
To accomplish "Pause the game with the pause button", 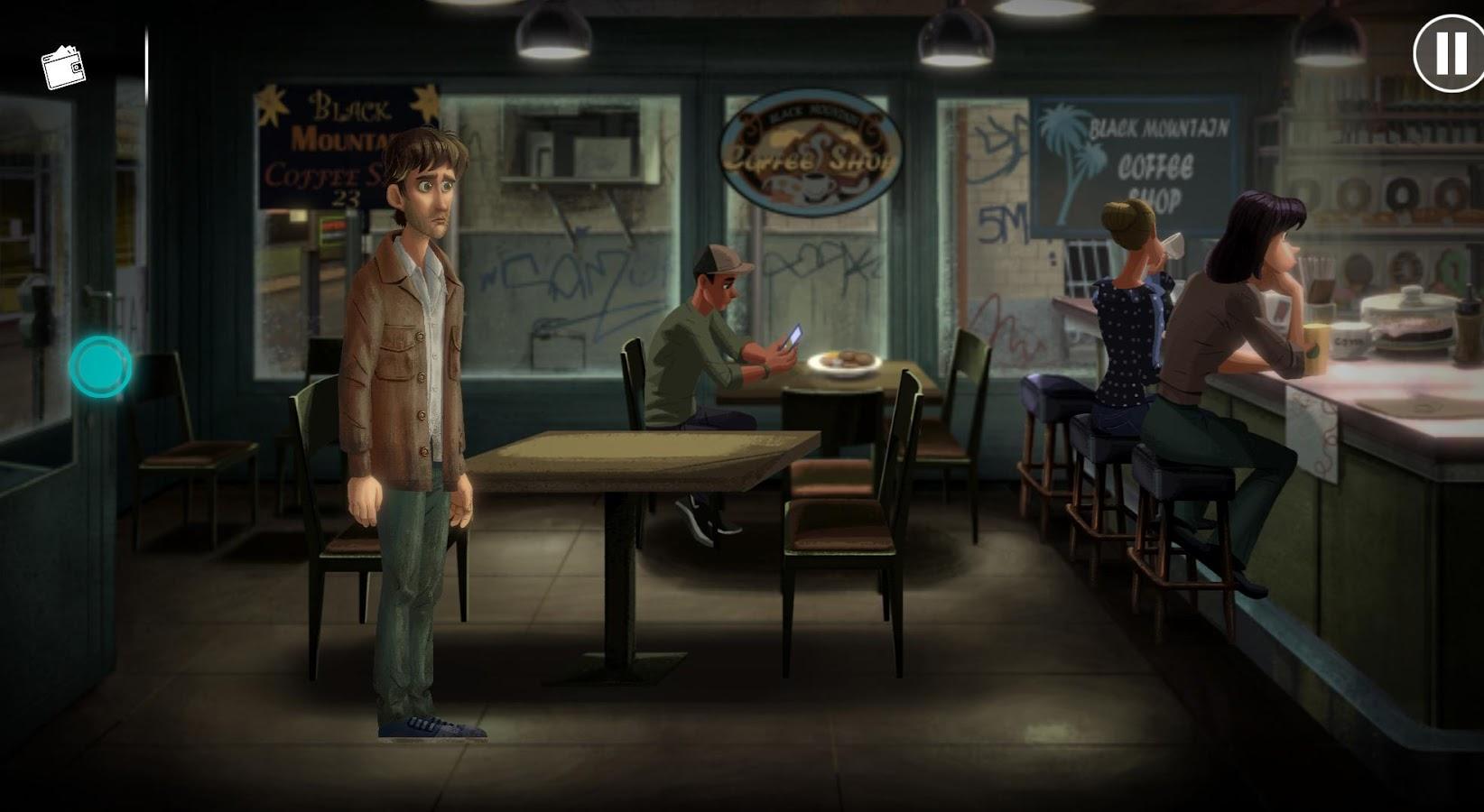I will coord(1448,53).
